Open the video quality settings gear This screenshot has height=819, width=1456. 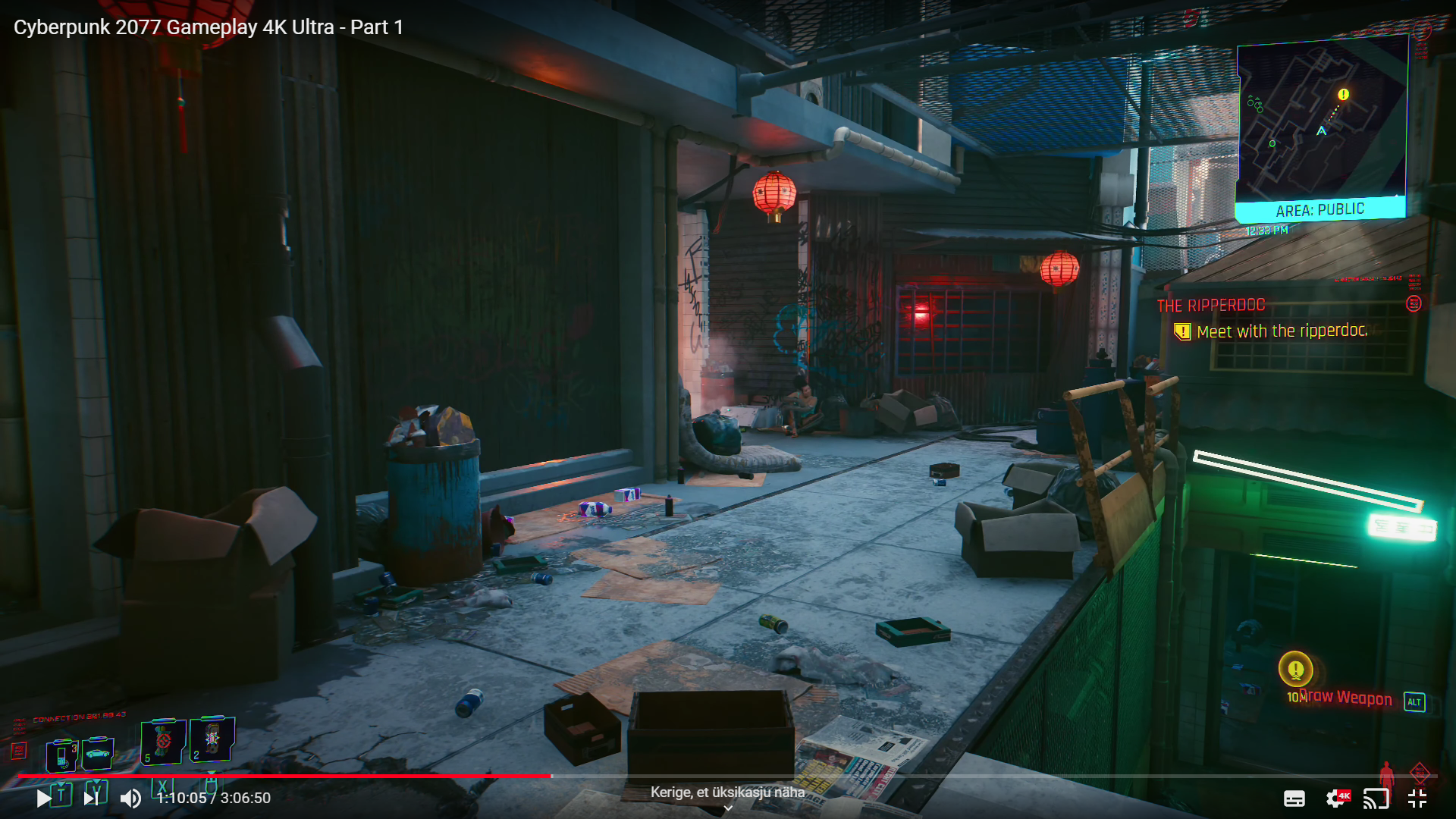click(1335, 798)
